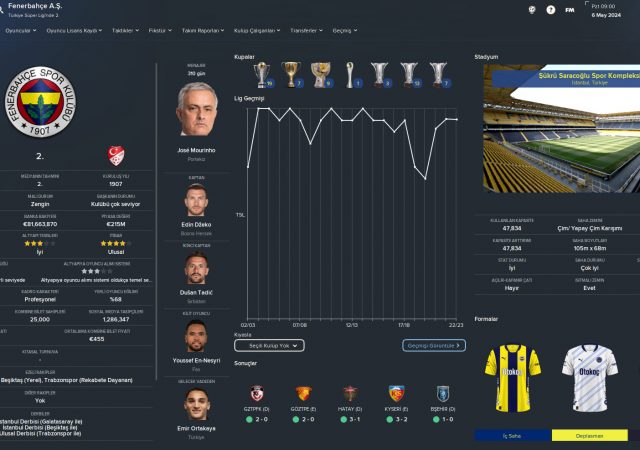
Task: Open the Kulüp Çalışanları menu
Action: point(254,30)
